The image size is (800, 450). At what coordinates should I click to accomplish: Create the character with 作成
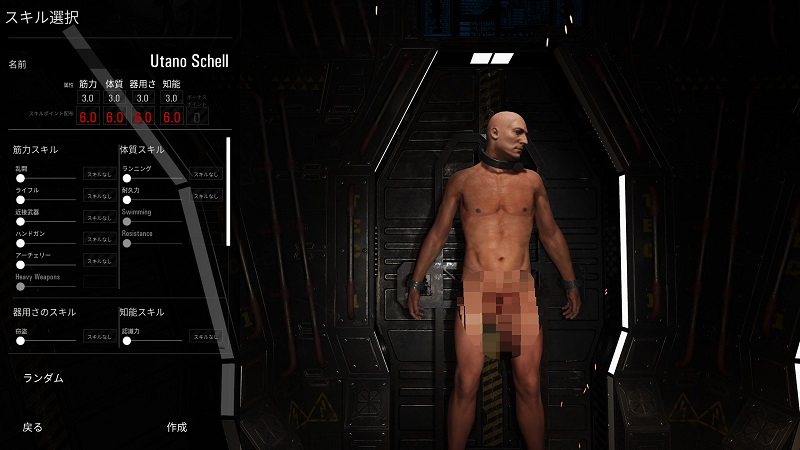[177, 427]
